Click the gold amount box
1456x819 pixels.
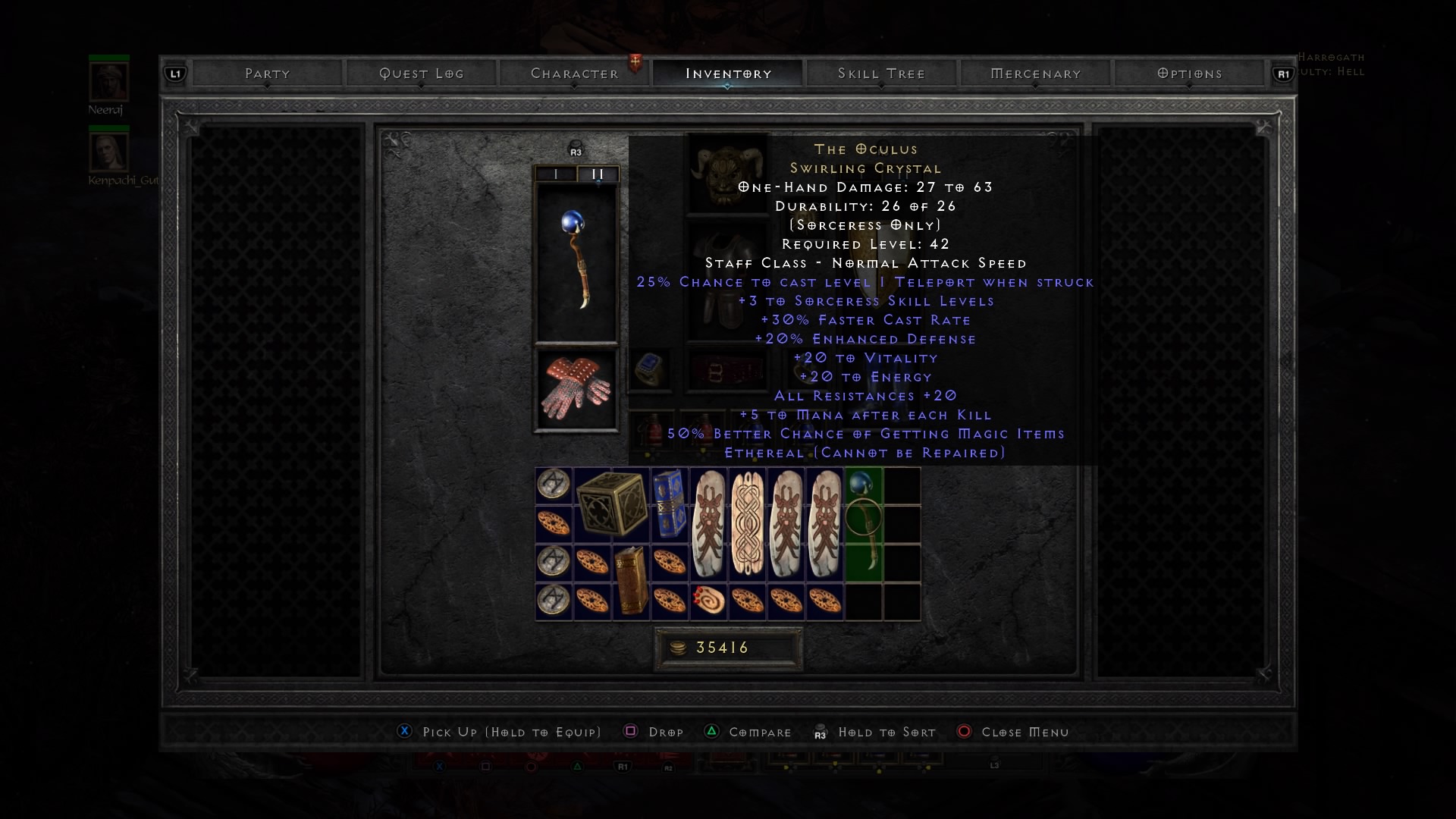728,648
